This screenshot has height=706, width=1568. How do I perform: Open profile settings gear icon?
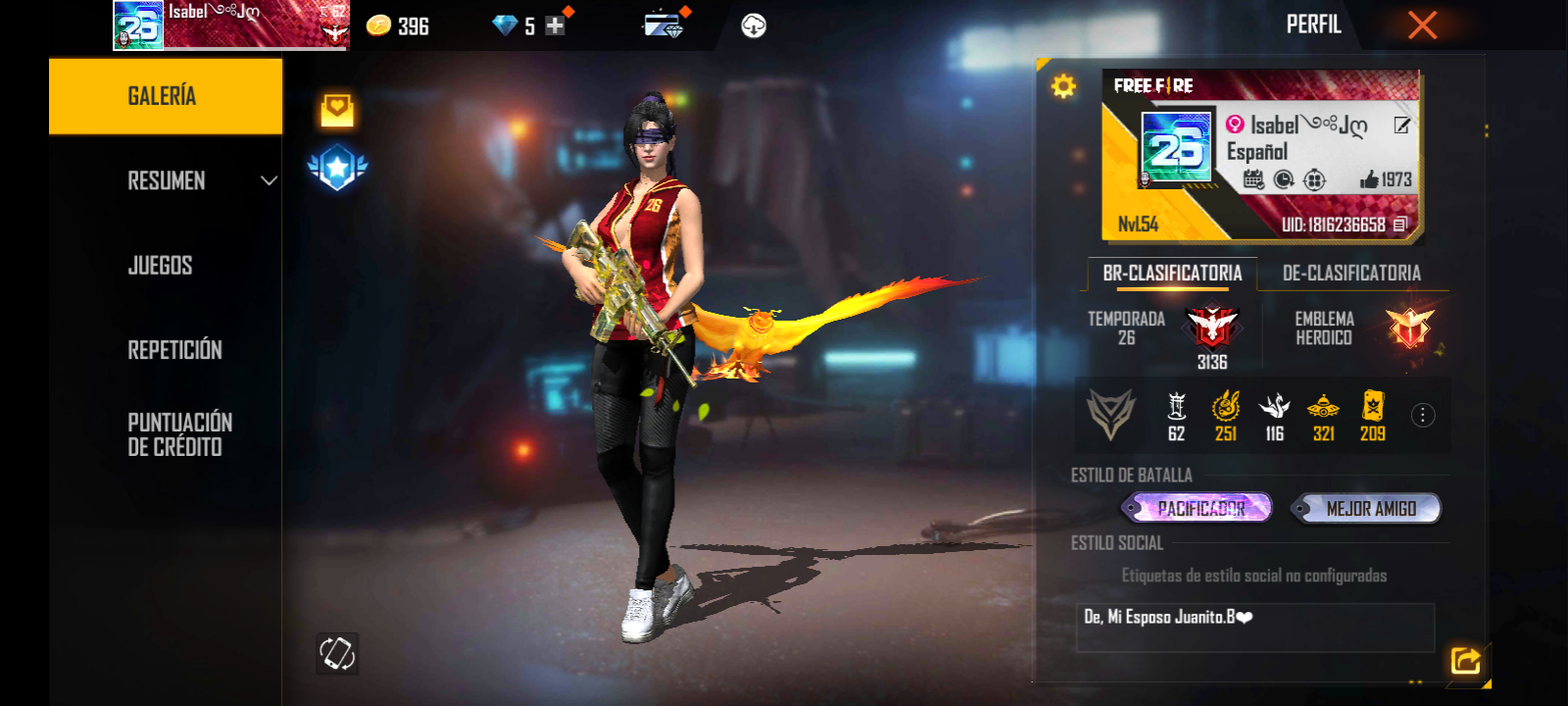1063,86
